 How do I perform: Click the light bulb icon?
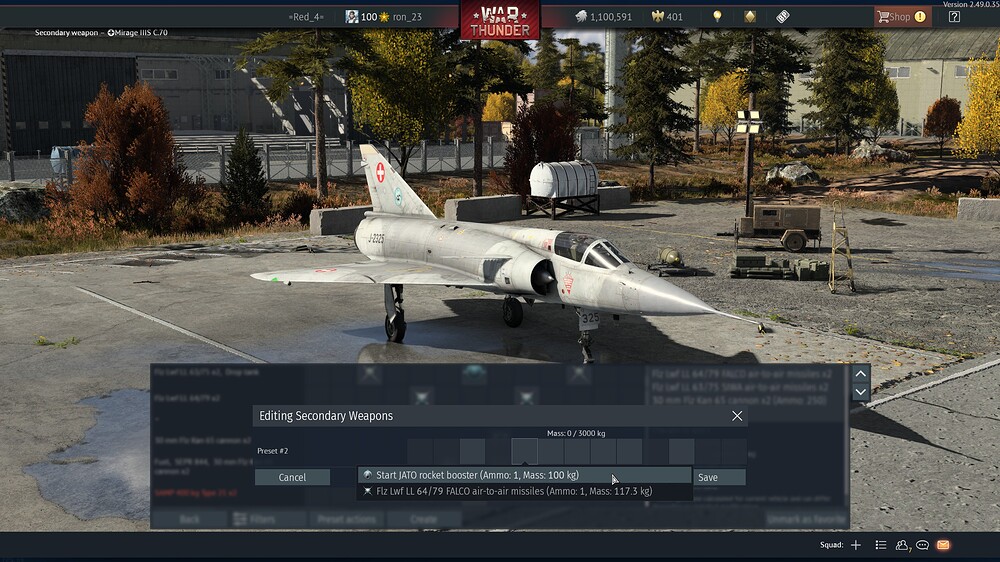click(x=716, y=16)
